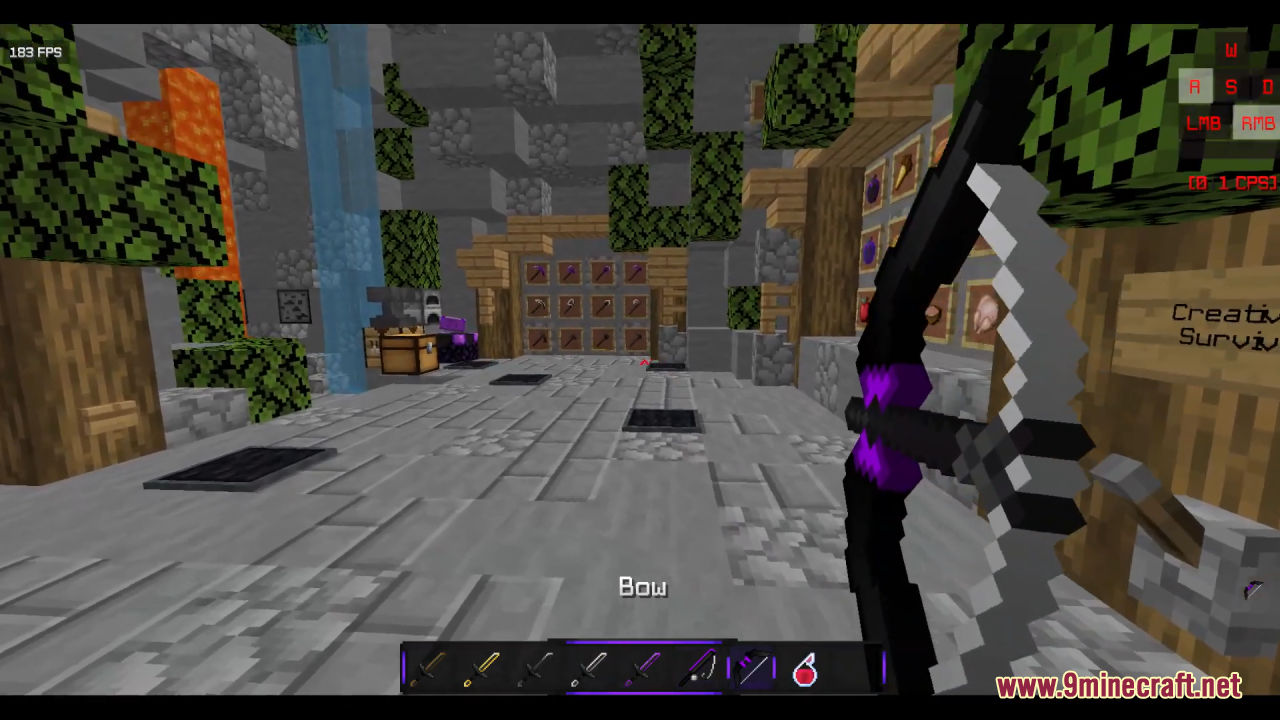Toggle the RMB indicator in the overlay

[1257, 123]
